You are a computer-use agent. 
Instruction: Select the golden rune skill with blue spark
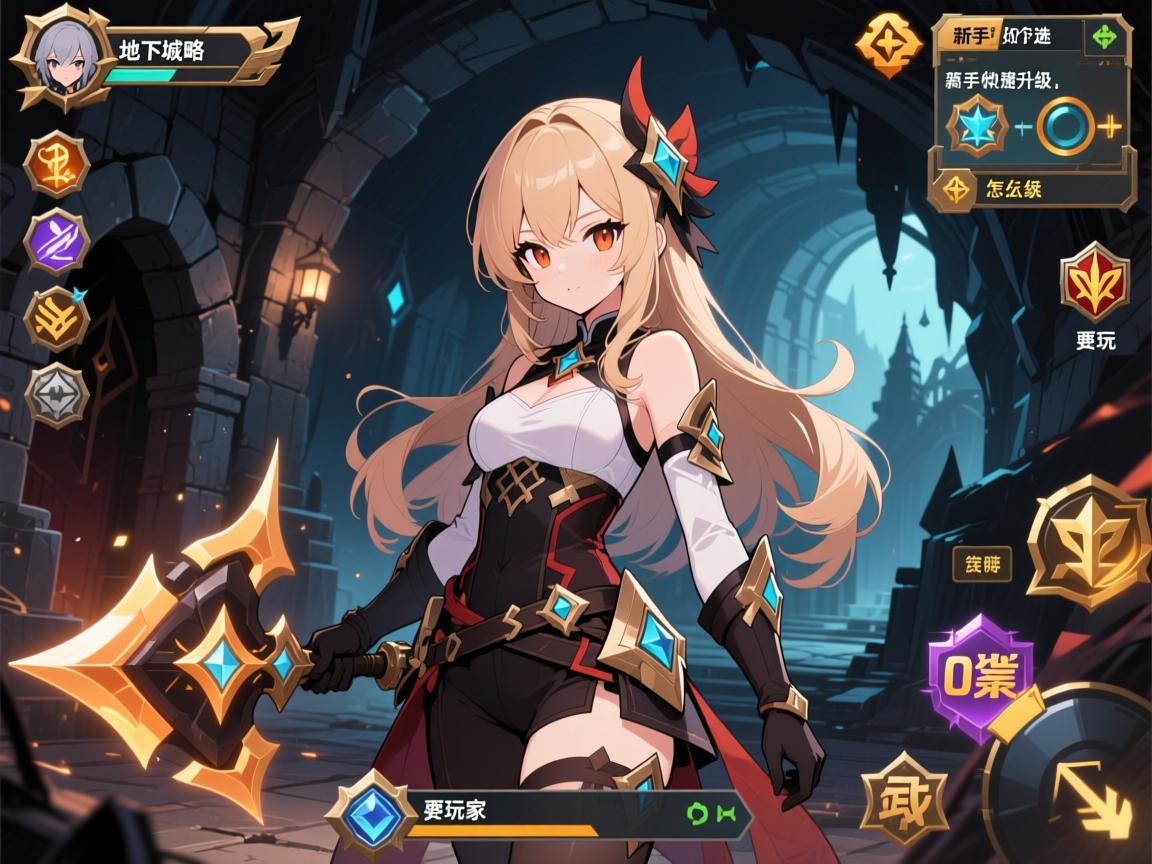coord(57,319)
